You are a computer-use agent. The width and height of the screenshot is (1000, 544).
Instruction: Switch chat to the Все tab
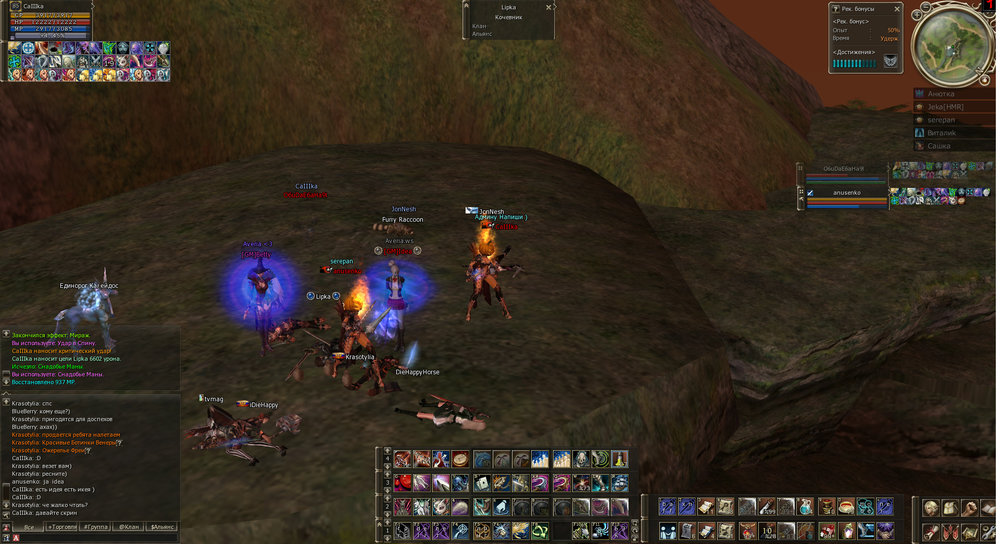pyautogui.click(x=28, y=526)
